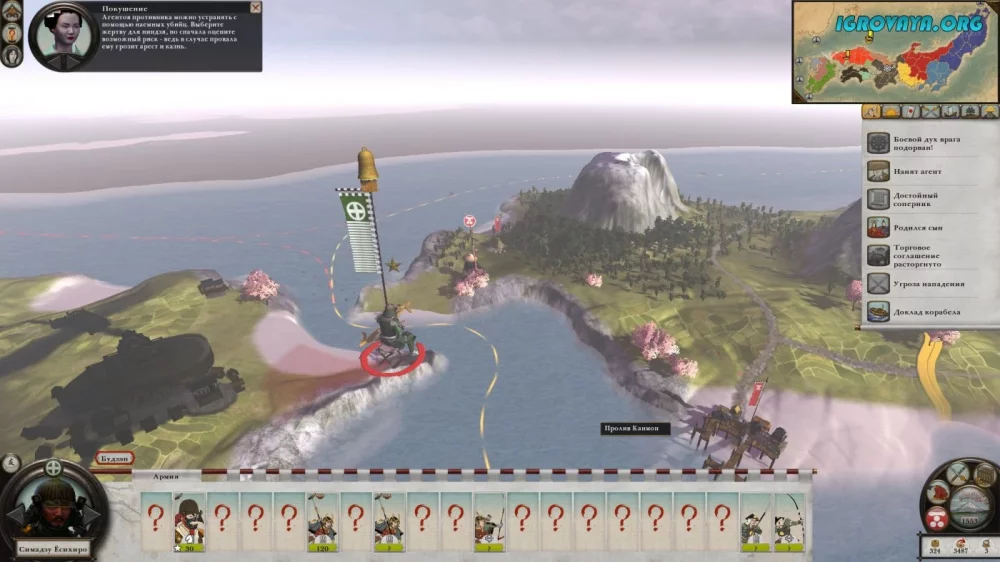
Task: Select the 'Армия' tab
Action: pyautogui.click(x=165, y=478)
